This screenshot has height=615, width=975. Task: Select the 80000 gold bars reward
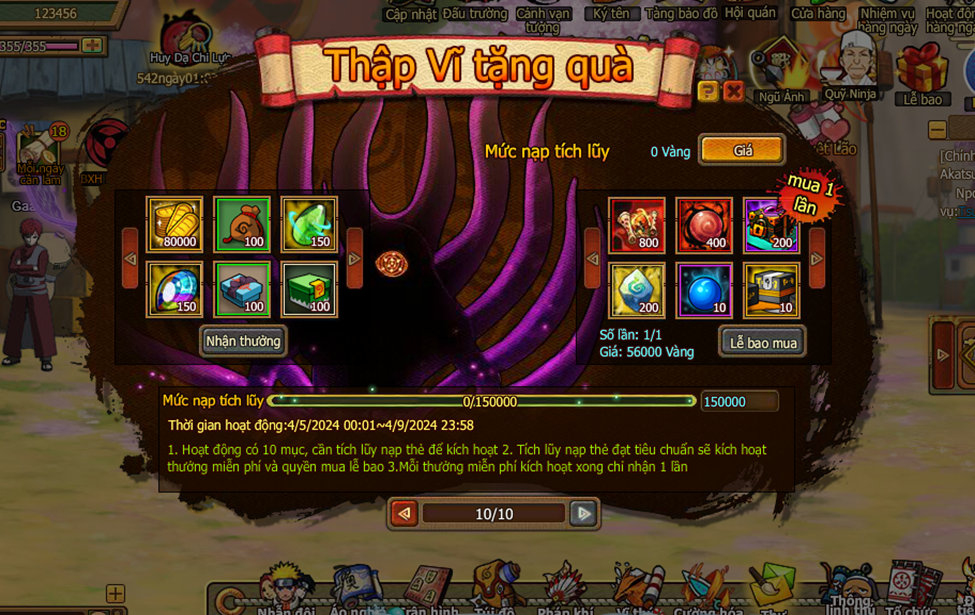(175, 224)
